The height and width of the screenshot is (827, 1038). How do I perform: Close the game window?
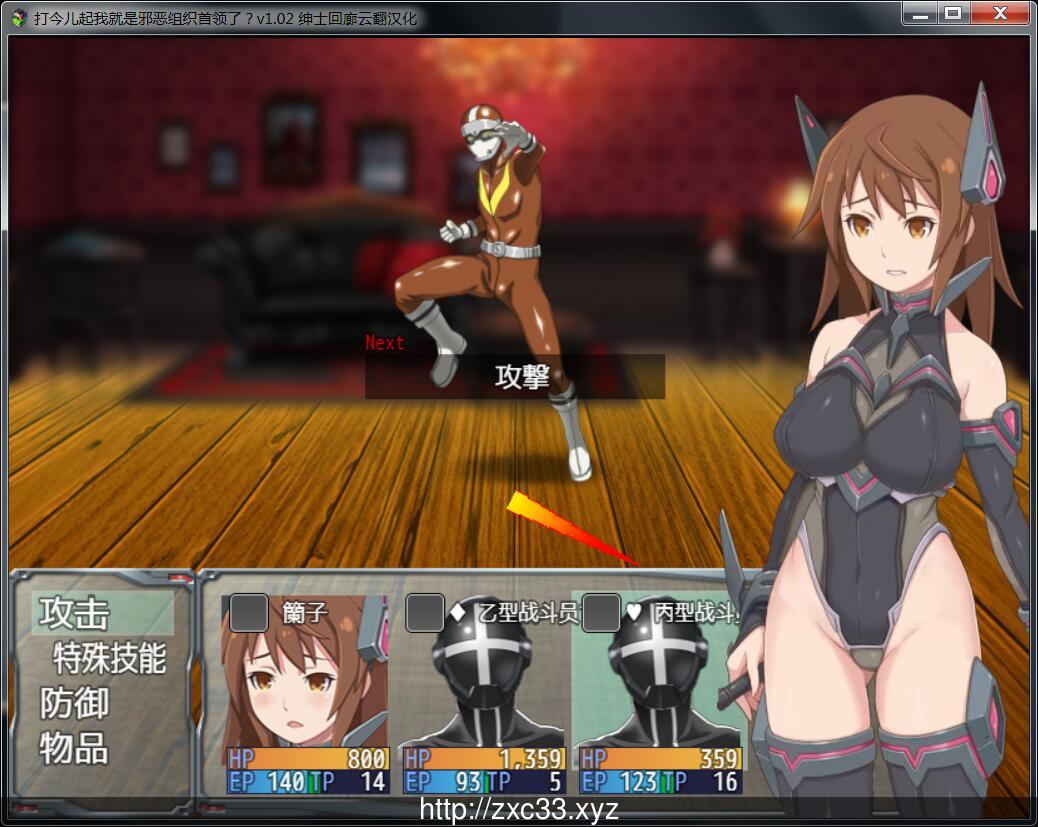pos(999,14)
